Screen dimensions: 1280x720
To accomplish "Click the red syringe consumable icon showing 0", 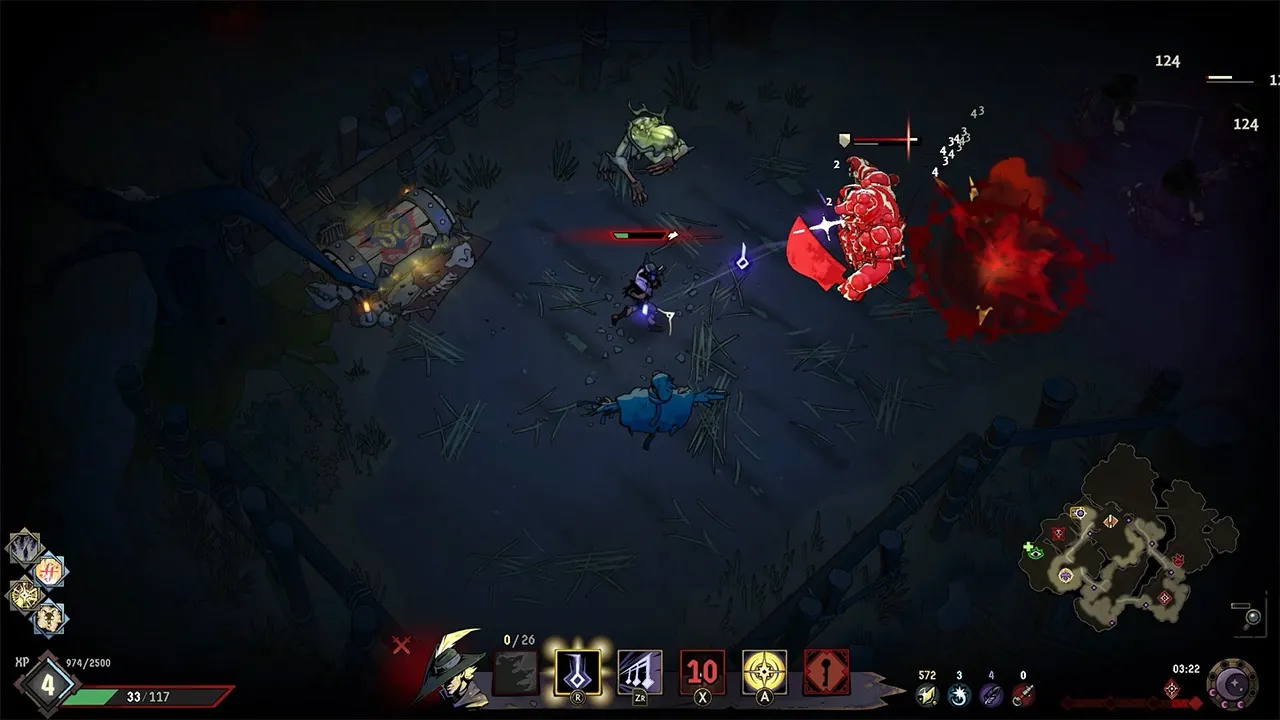I will click(x=1025, y=694).
